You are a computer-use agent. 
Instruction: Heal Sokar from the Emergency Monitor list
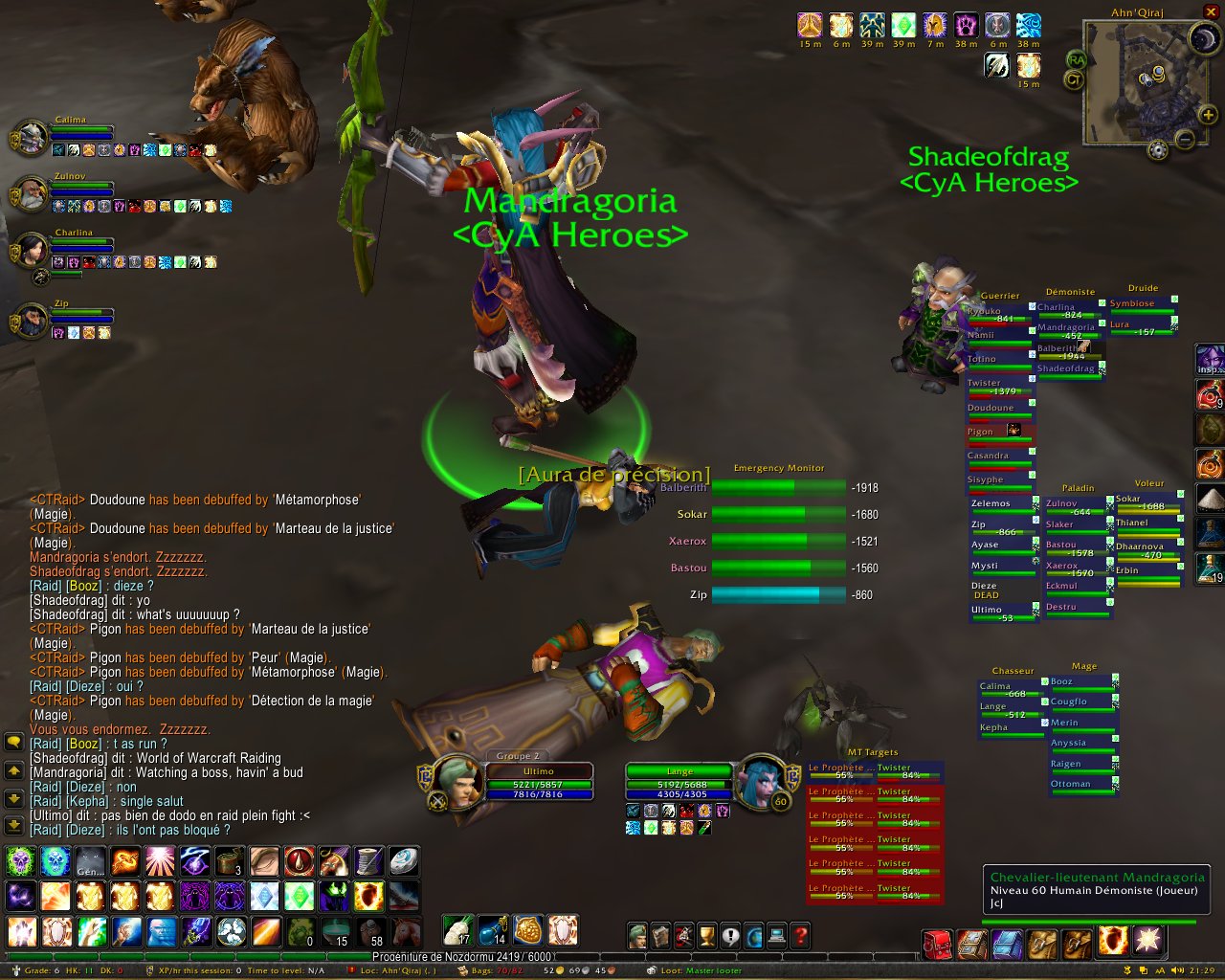tap(779, 514)
